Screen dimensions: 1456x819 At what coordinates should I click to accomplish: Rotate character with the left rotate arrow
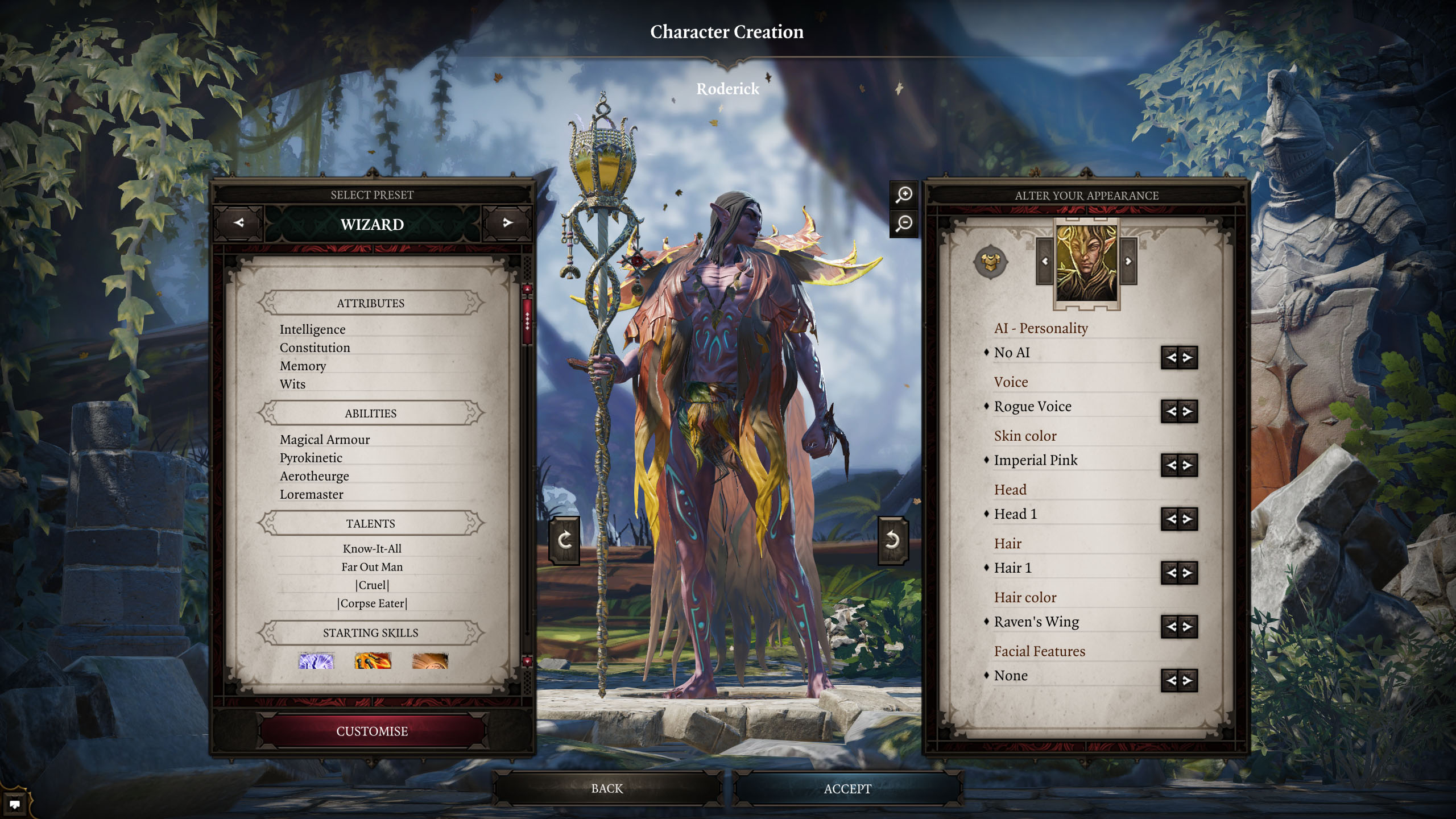[564, 540]
